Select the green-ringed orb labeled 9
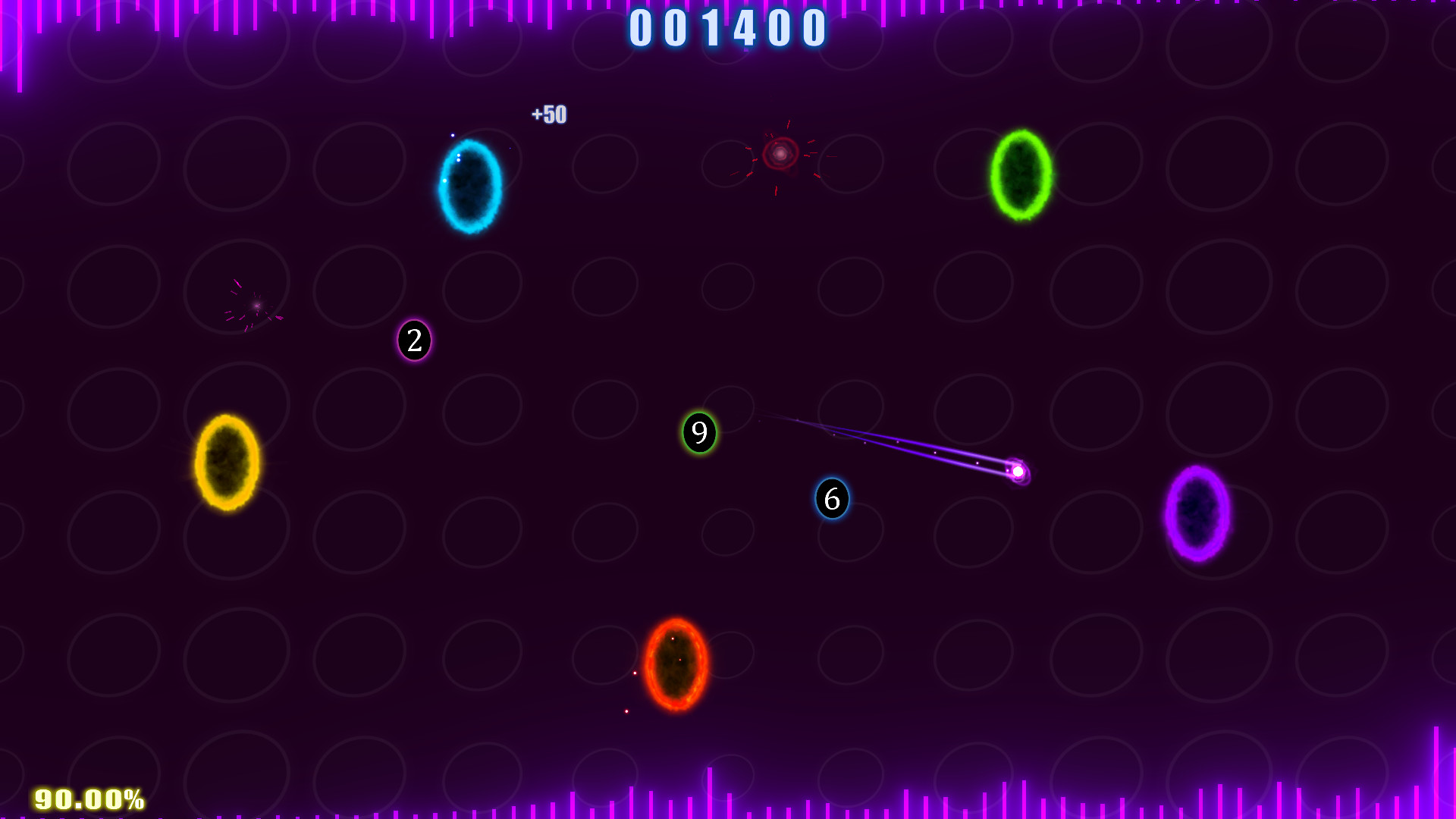This screenshot has width=1456, height=819. coord(698,433)
